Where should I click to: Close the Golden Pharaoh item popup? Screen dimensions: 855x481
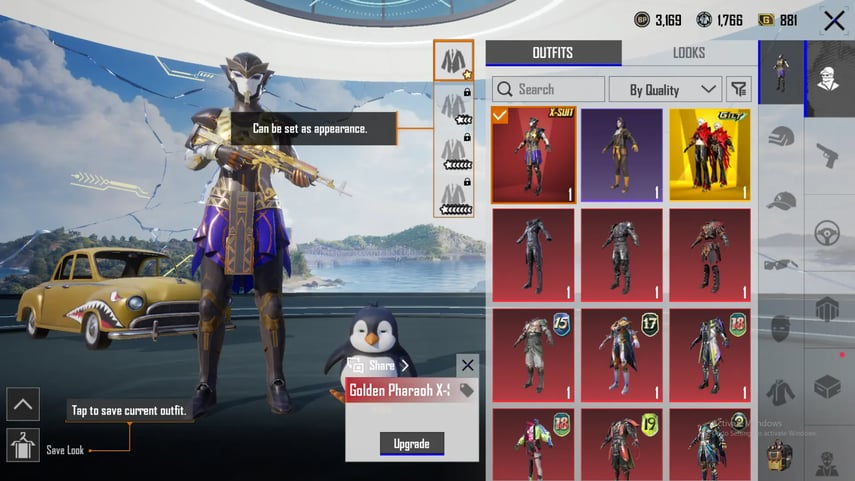point(467,365)
